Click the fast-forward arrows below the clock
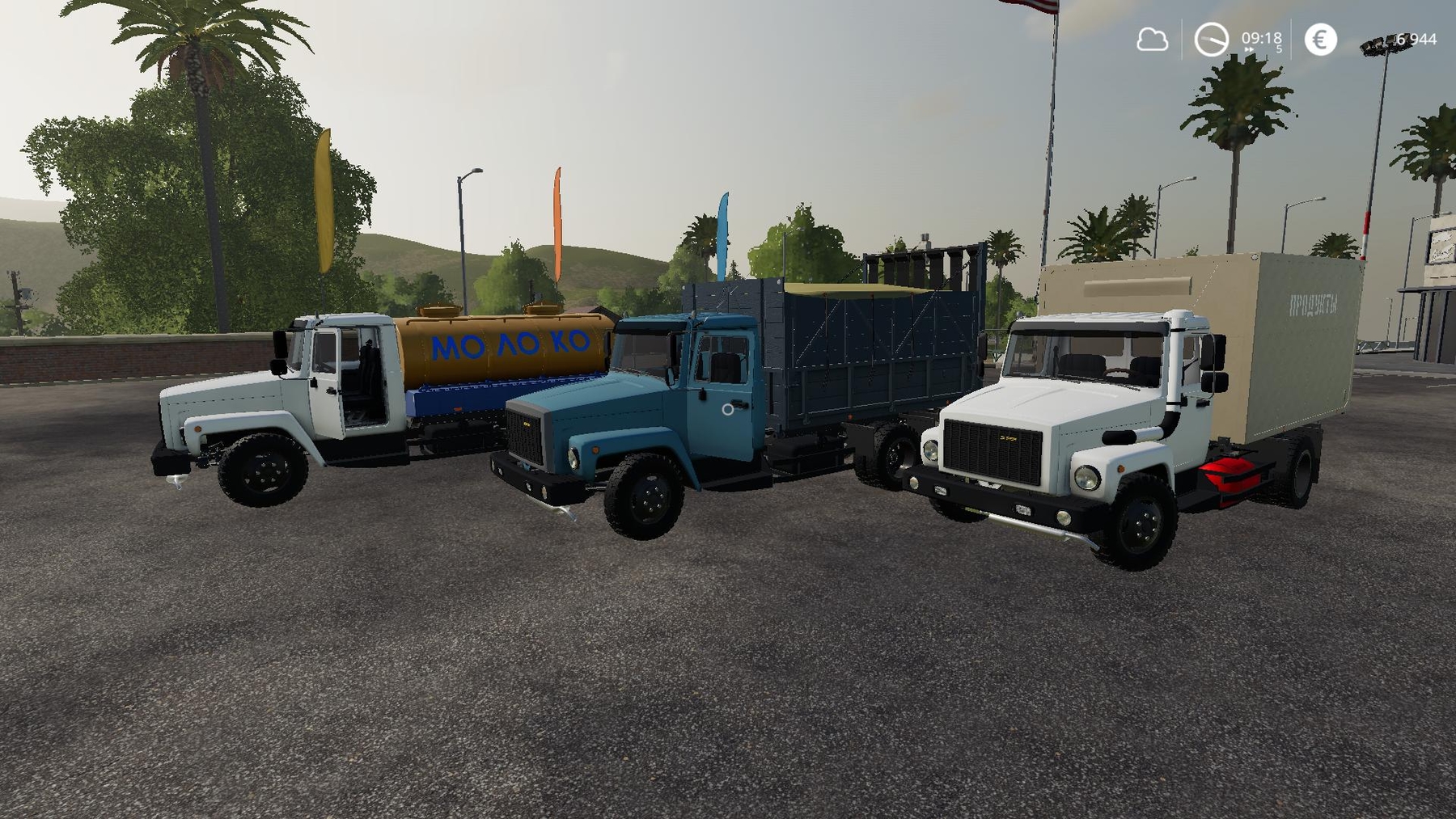 [1248, 49]
